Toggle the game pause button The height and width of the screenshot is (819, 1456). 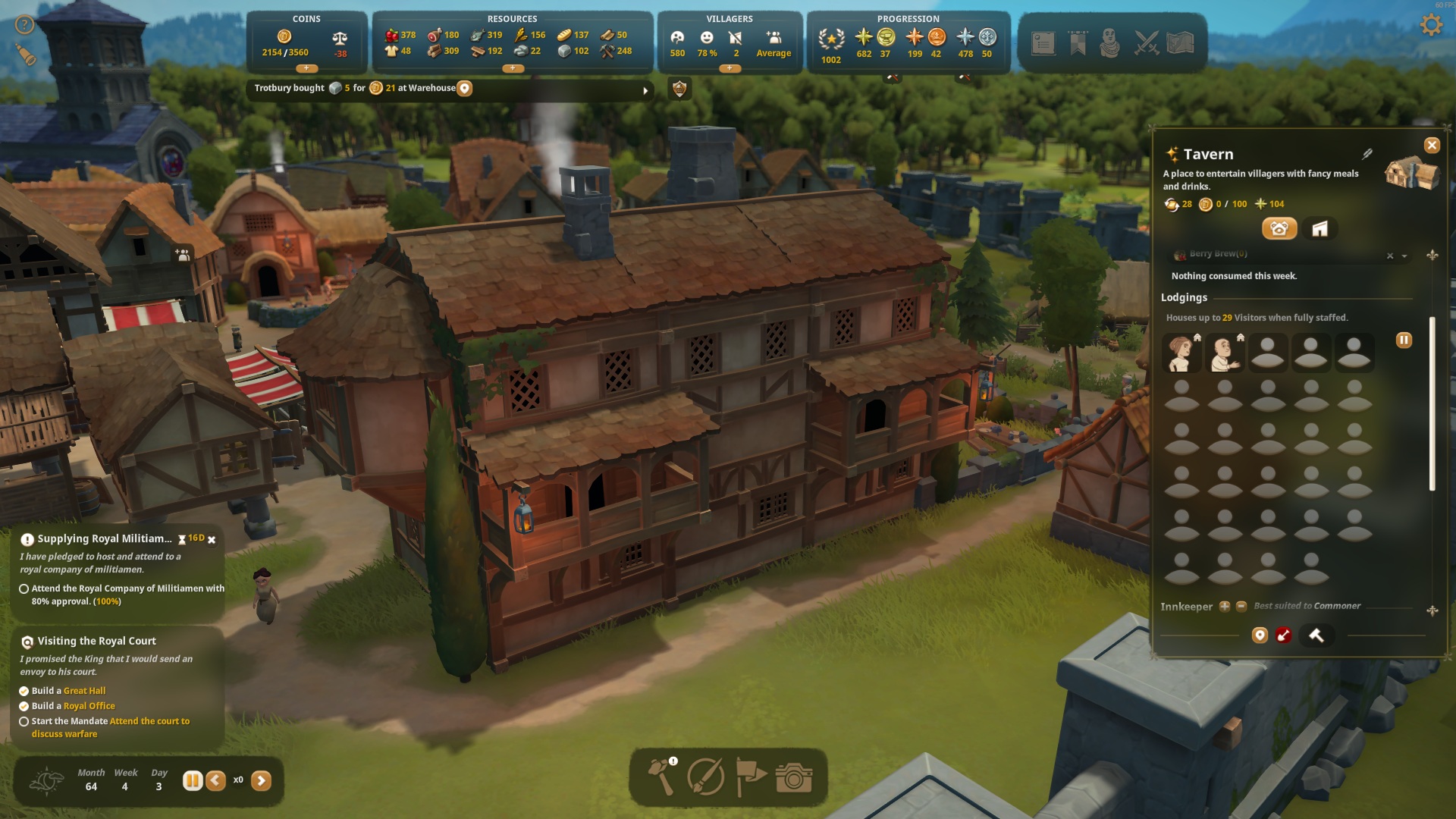193,780
